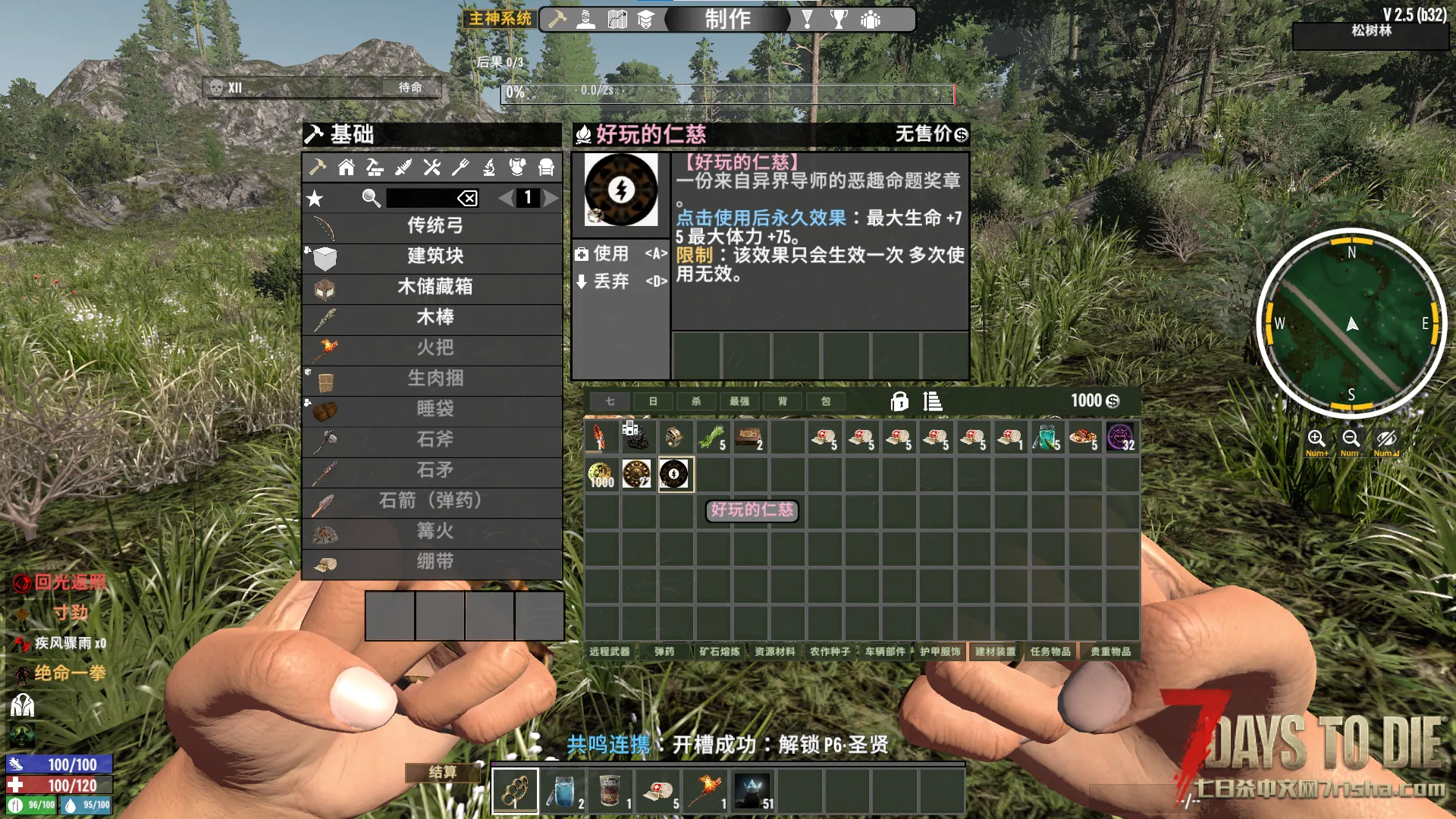Zoom in the minimap with the plus magnifier
This screenshot has width=1456, height=819.
pos(1316,438)
